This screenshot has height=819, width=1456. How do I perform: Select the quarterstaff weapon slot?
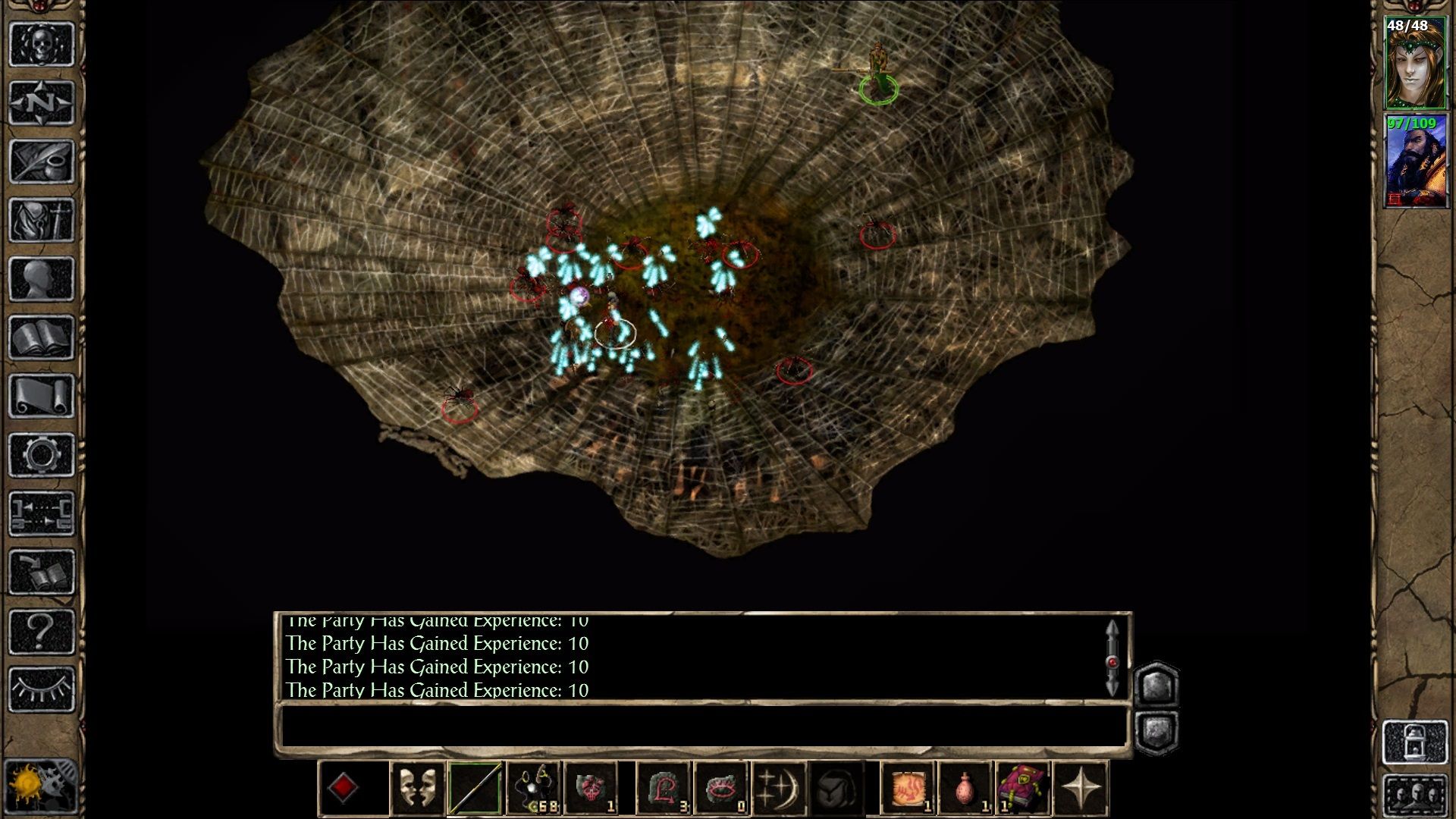tap(475, 789)
